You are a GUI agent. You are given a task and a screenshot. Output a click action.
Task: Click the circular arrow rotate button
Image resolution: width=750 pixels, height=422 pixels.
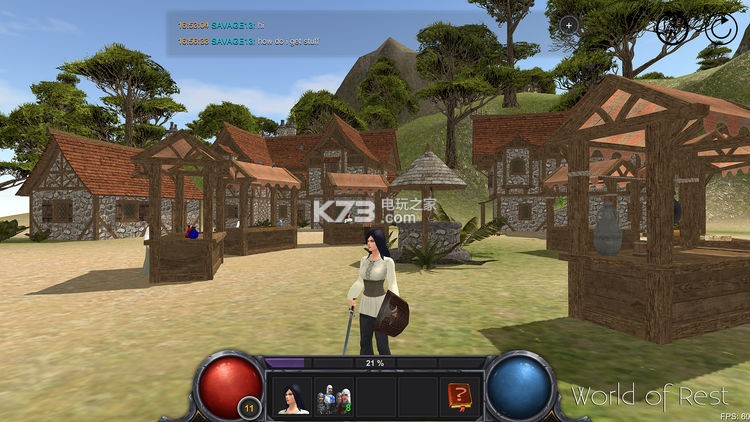(x=719, y=27)
